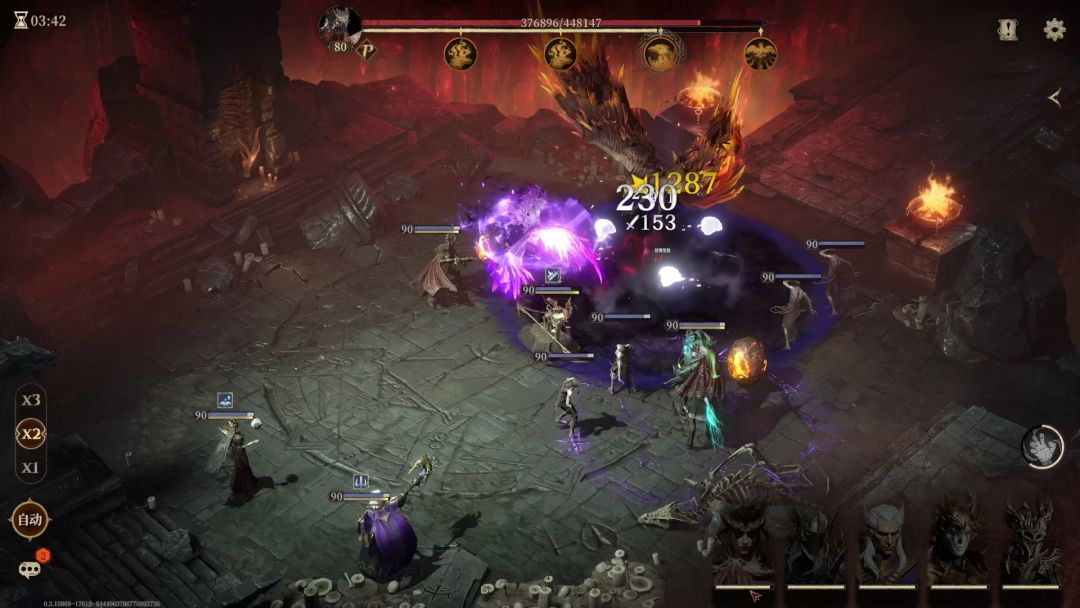Toggle the 自动 auto-battle button
1080x608 pixels.
pos(30,519)
